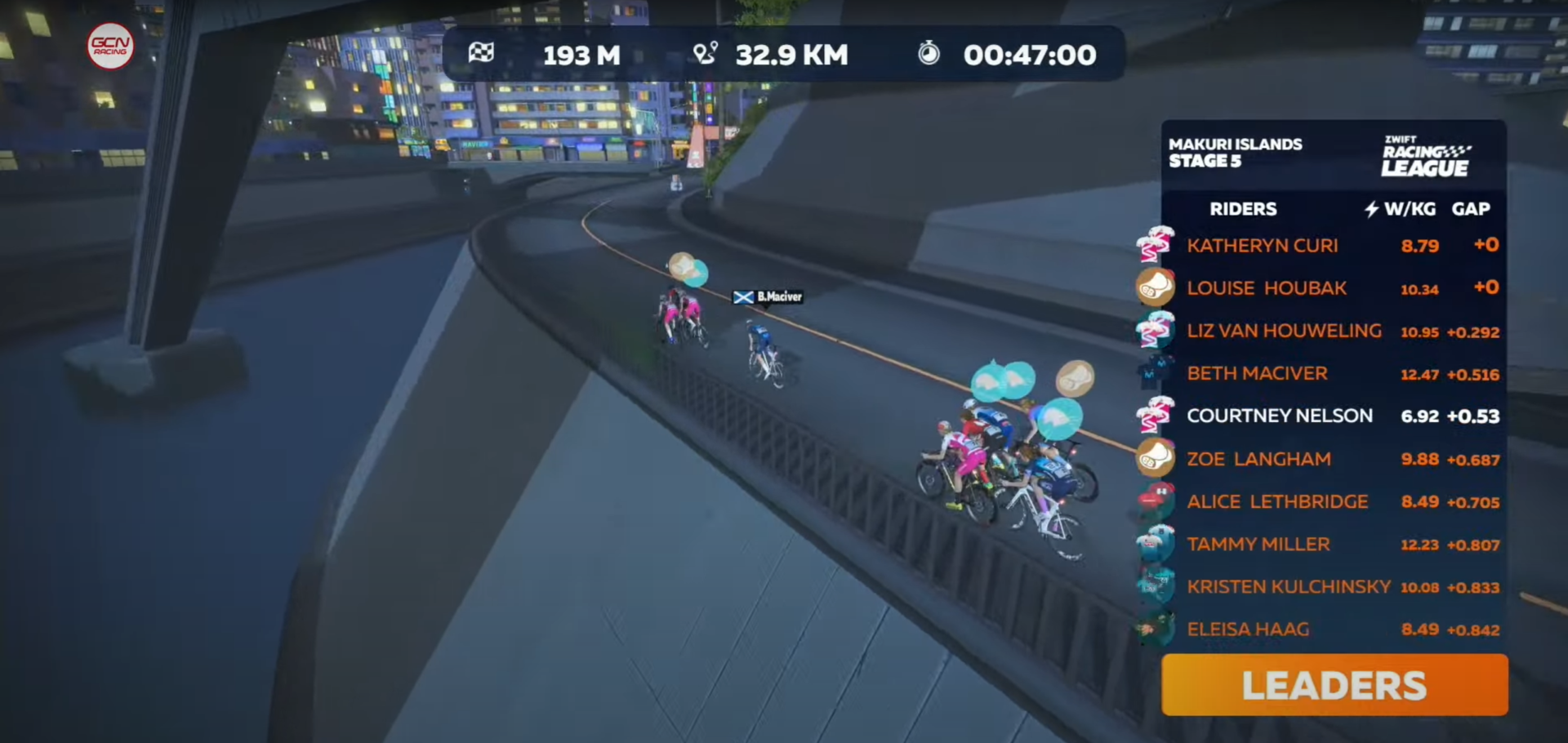Click the lightning bolt W/KG icon
The width and height of the screenshot is (1568, 743).
[1370, 209]
